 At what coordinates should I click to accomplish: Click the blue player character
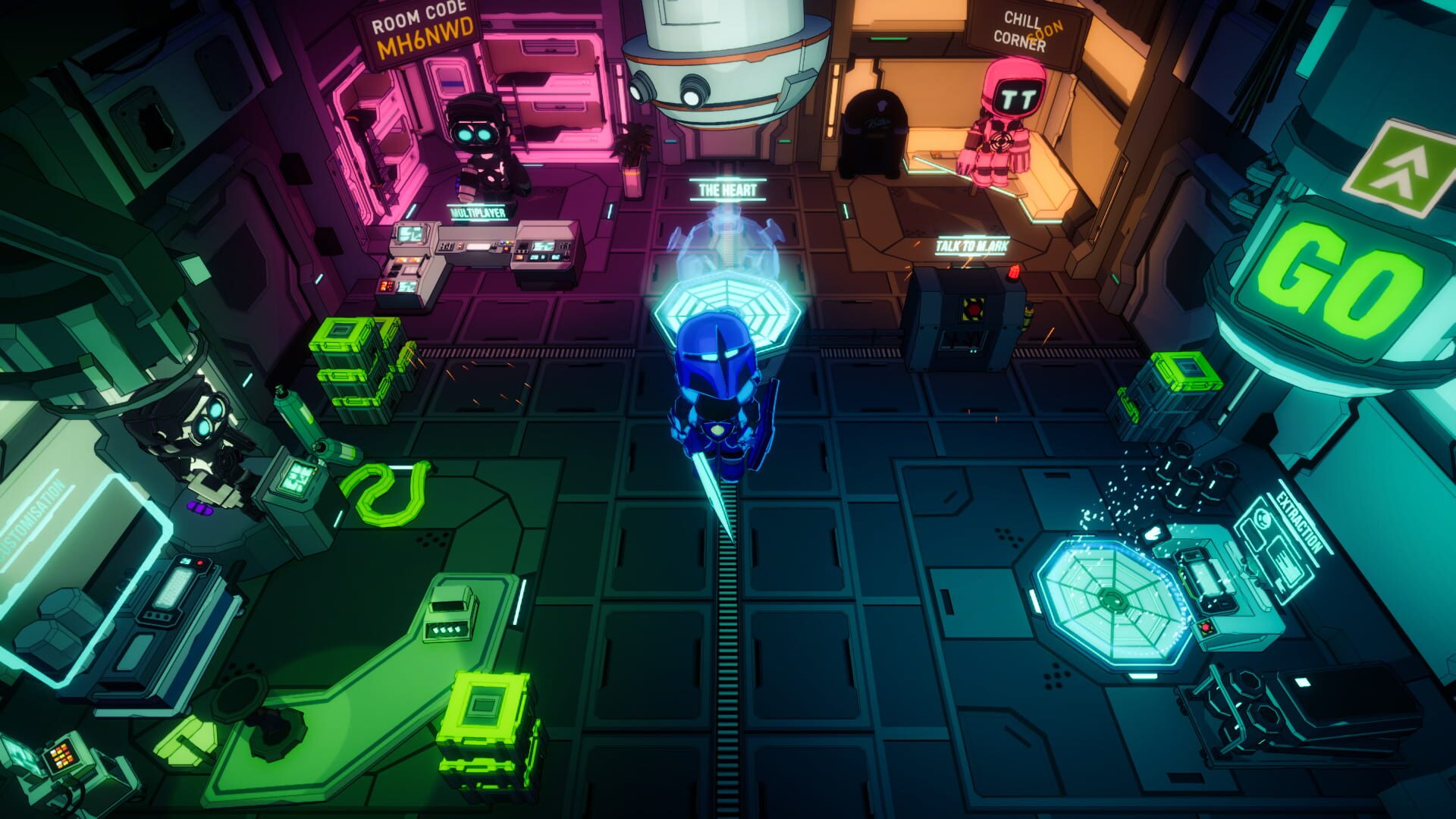click(x=717, y=402)
